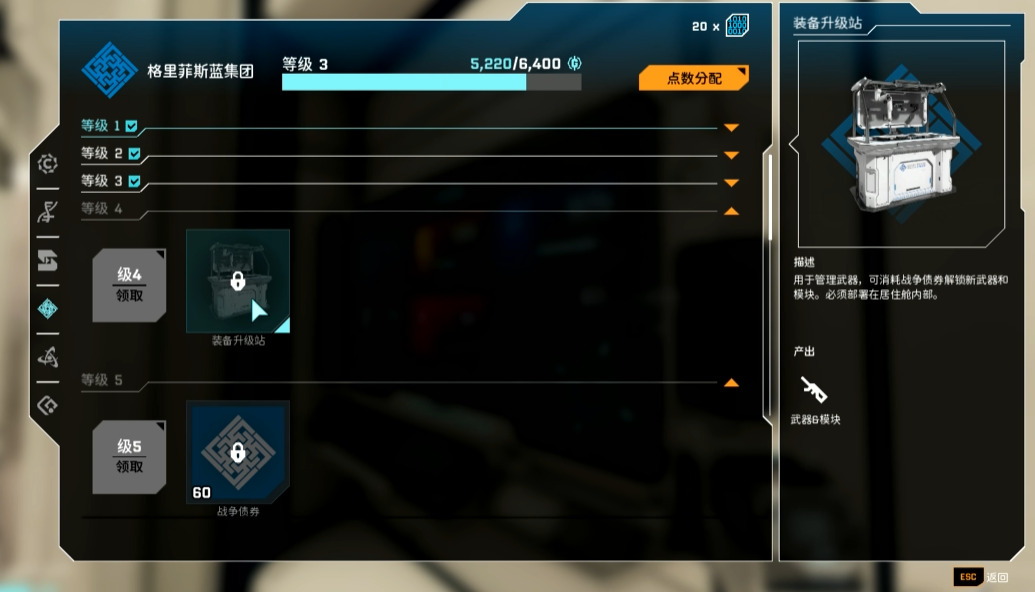This screenshot has height=592, width=1035.
Task: Switch to the gear-shaped C faction tab
Action: pyautogui.click(x=47, y=164)
